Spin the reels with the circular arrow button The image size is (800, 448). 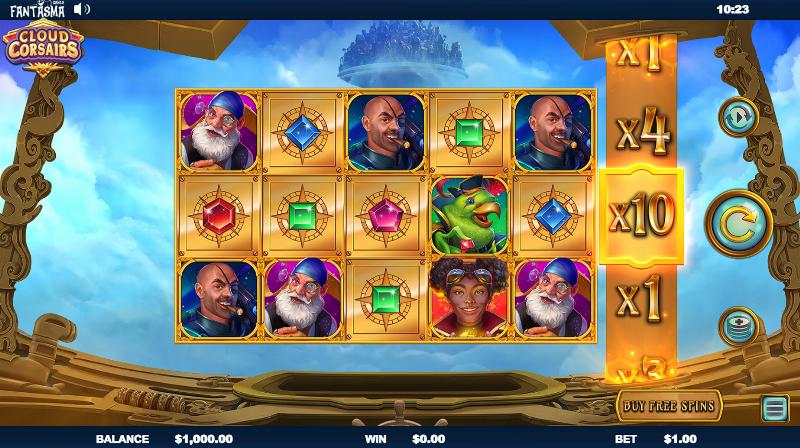point(738,222)
